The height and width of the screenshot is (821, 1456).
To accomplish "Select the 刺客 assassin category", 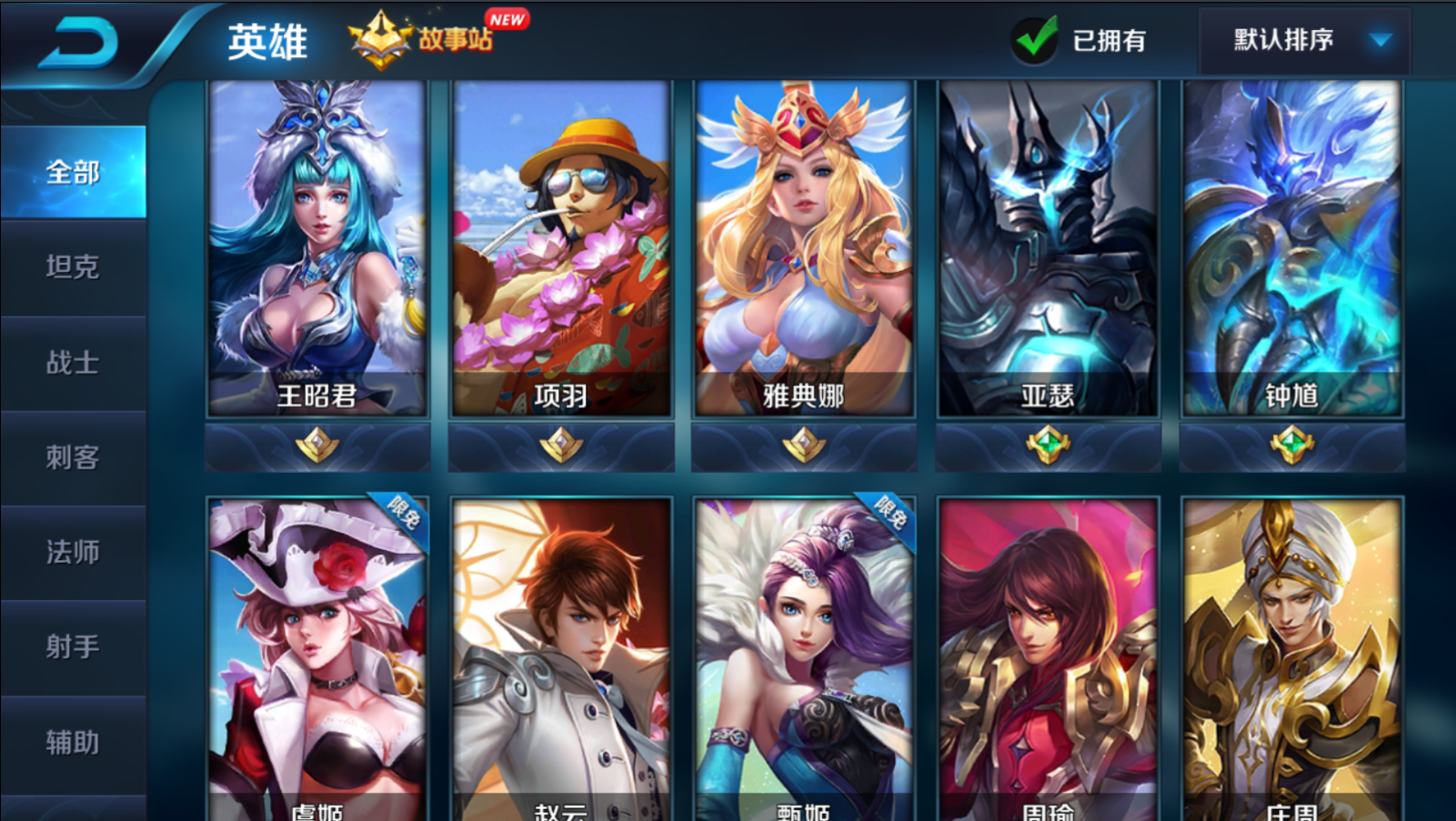I will click(73, 457).
